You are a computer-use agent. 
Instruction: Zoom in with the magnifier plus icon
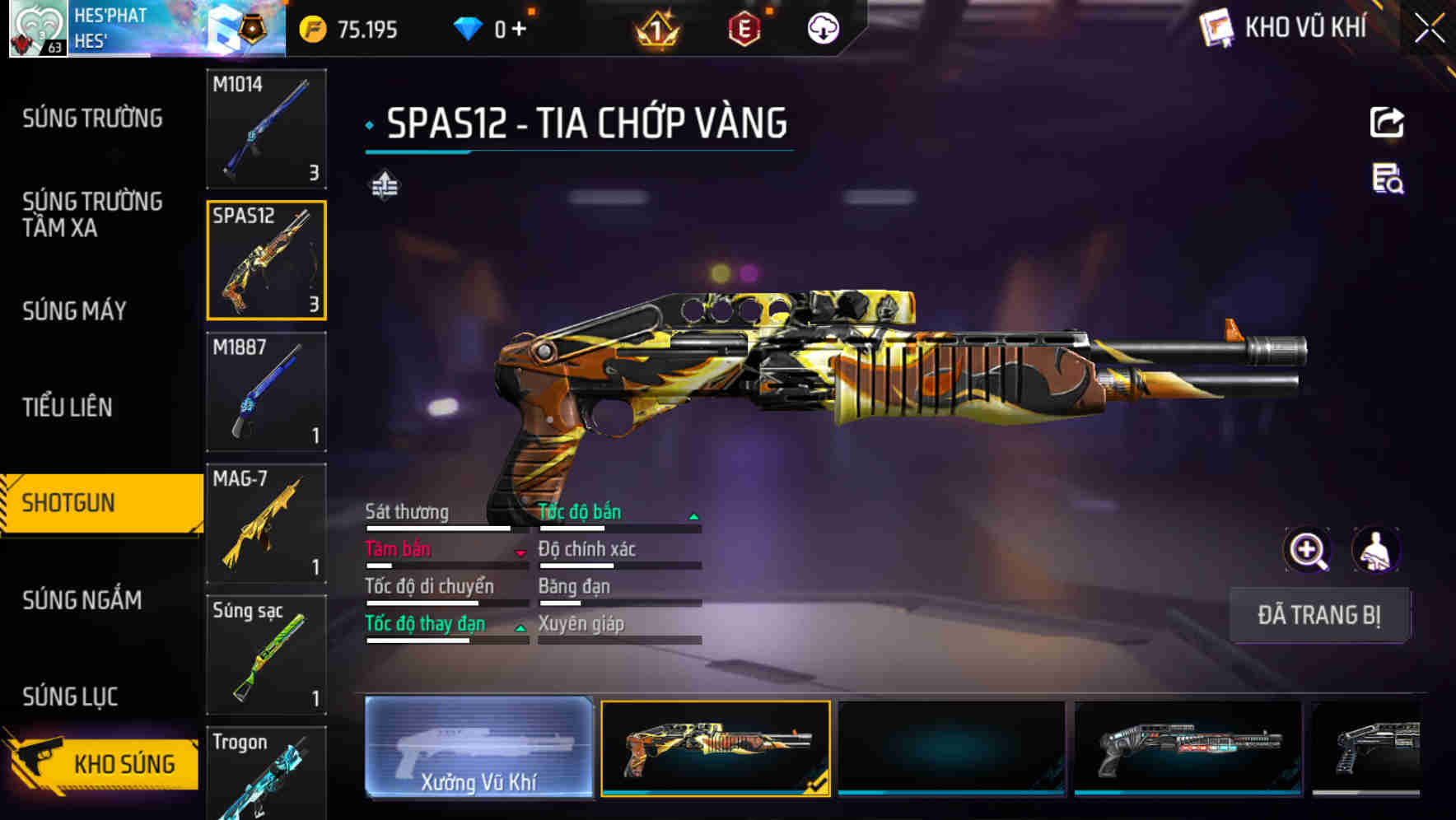[1307, 550]
